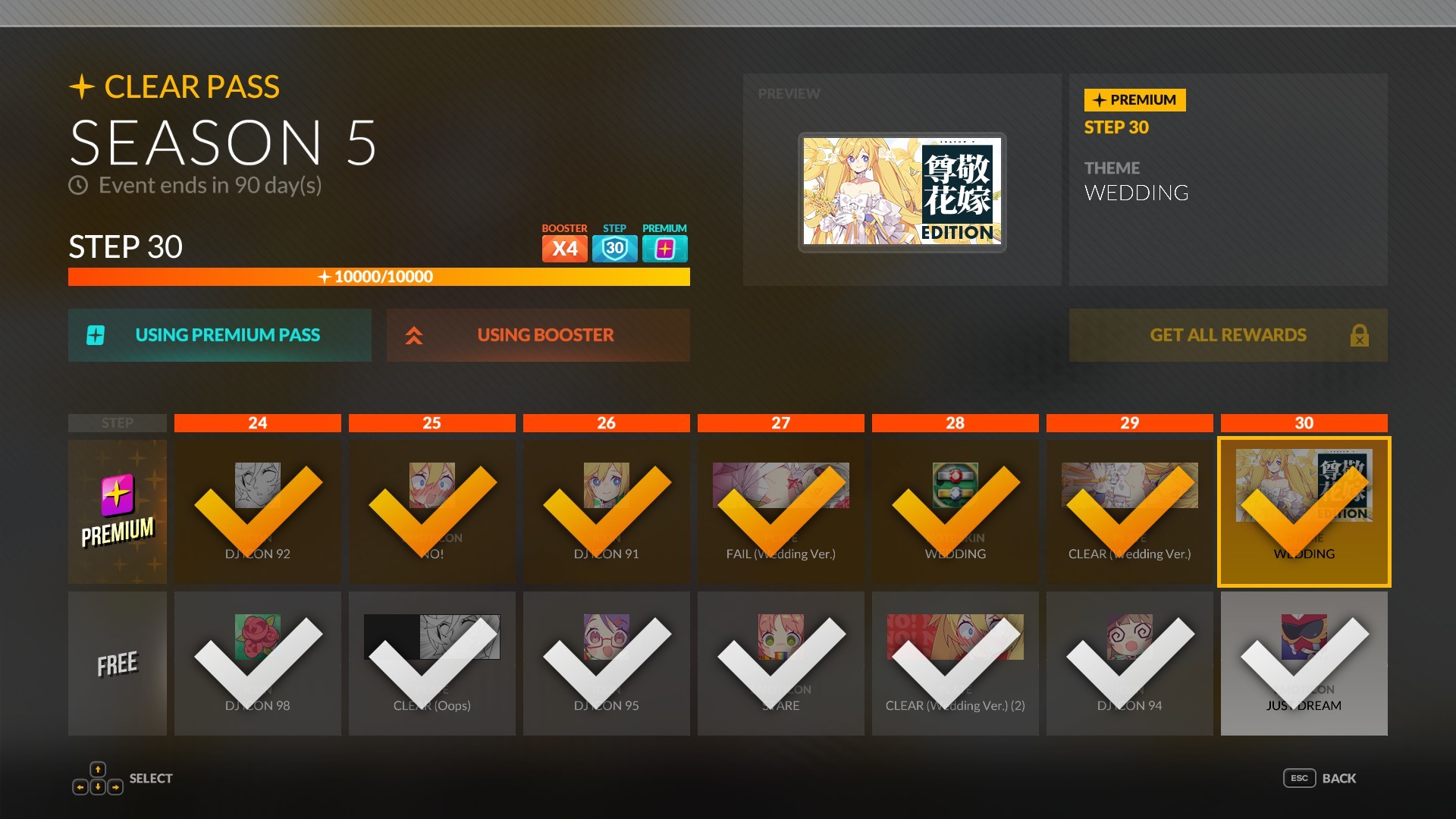Claim the JUST DREAM free reward
The height and width of the screenshot is (819, 1456).
click(1304, 664)
